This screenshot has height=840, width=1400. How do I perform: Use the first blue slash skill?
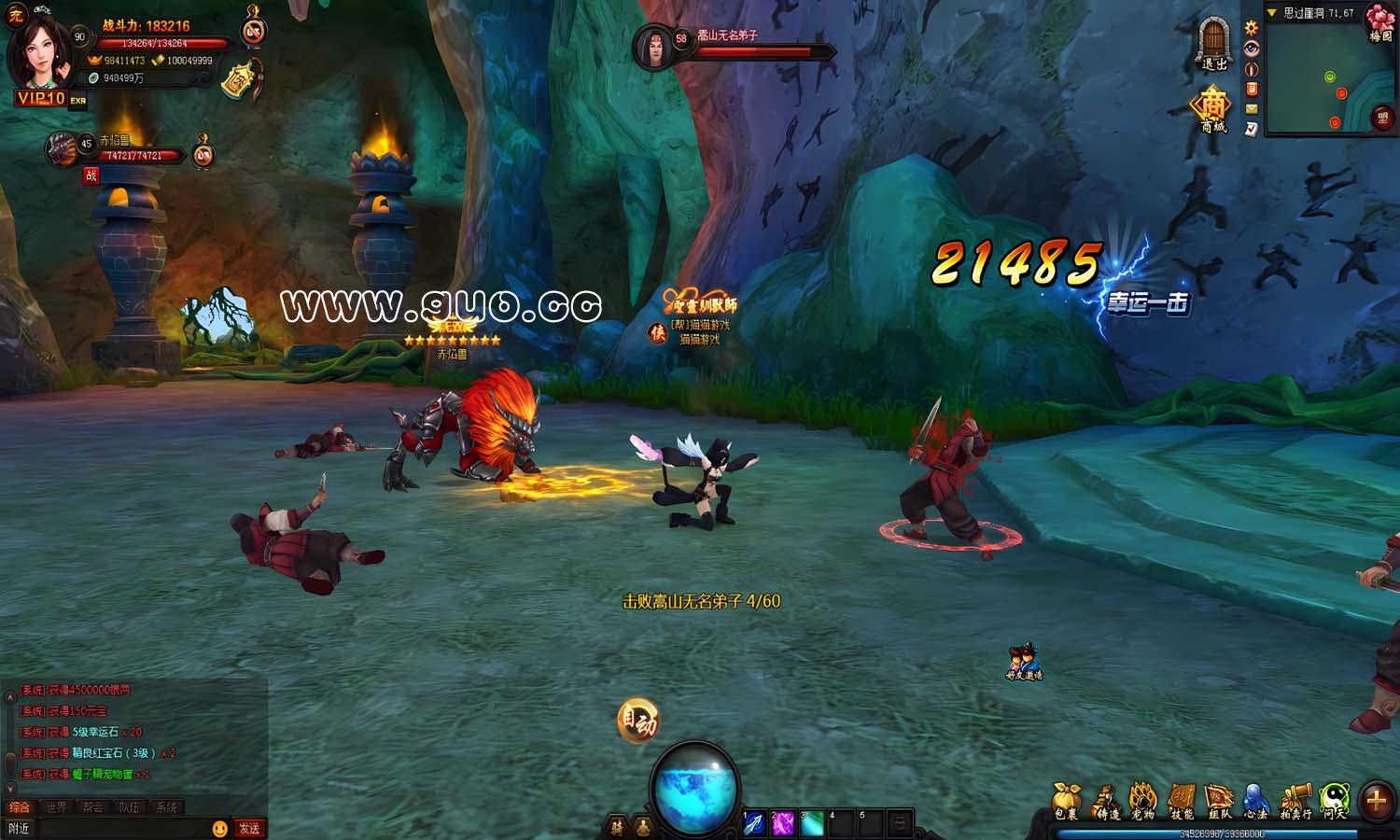pos(754,823)
